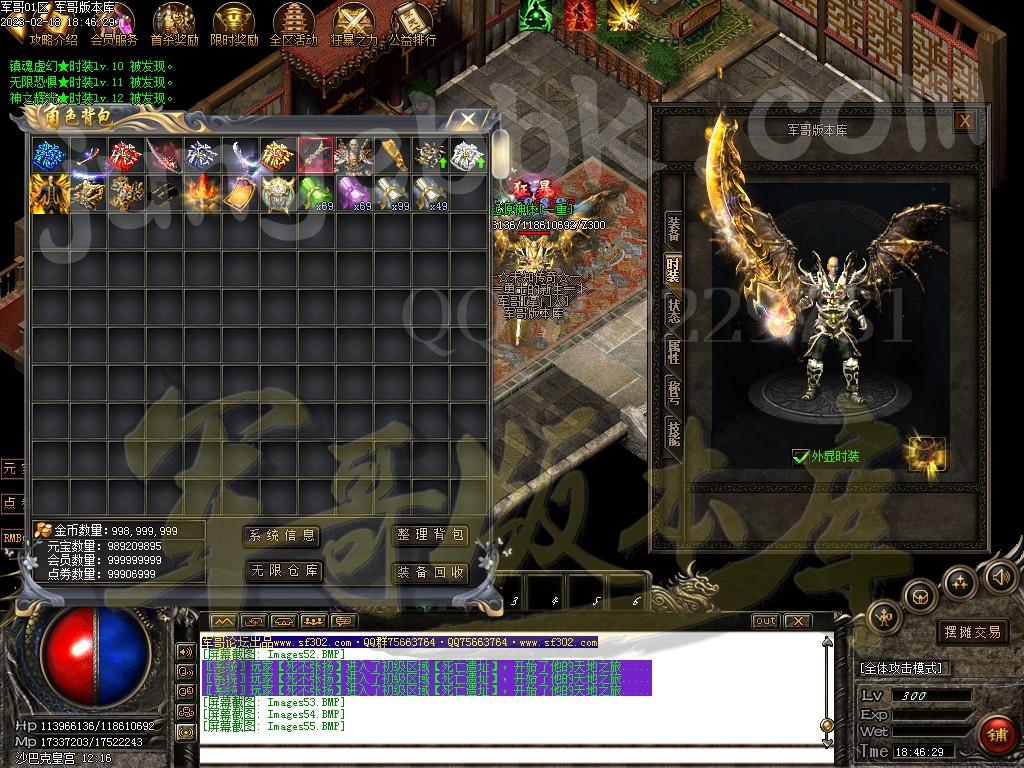Click the 装备回收 equipment recycle button
This screenshot has width=1024, height=768.
pyautogui.click(x=430, y=572)
